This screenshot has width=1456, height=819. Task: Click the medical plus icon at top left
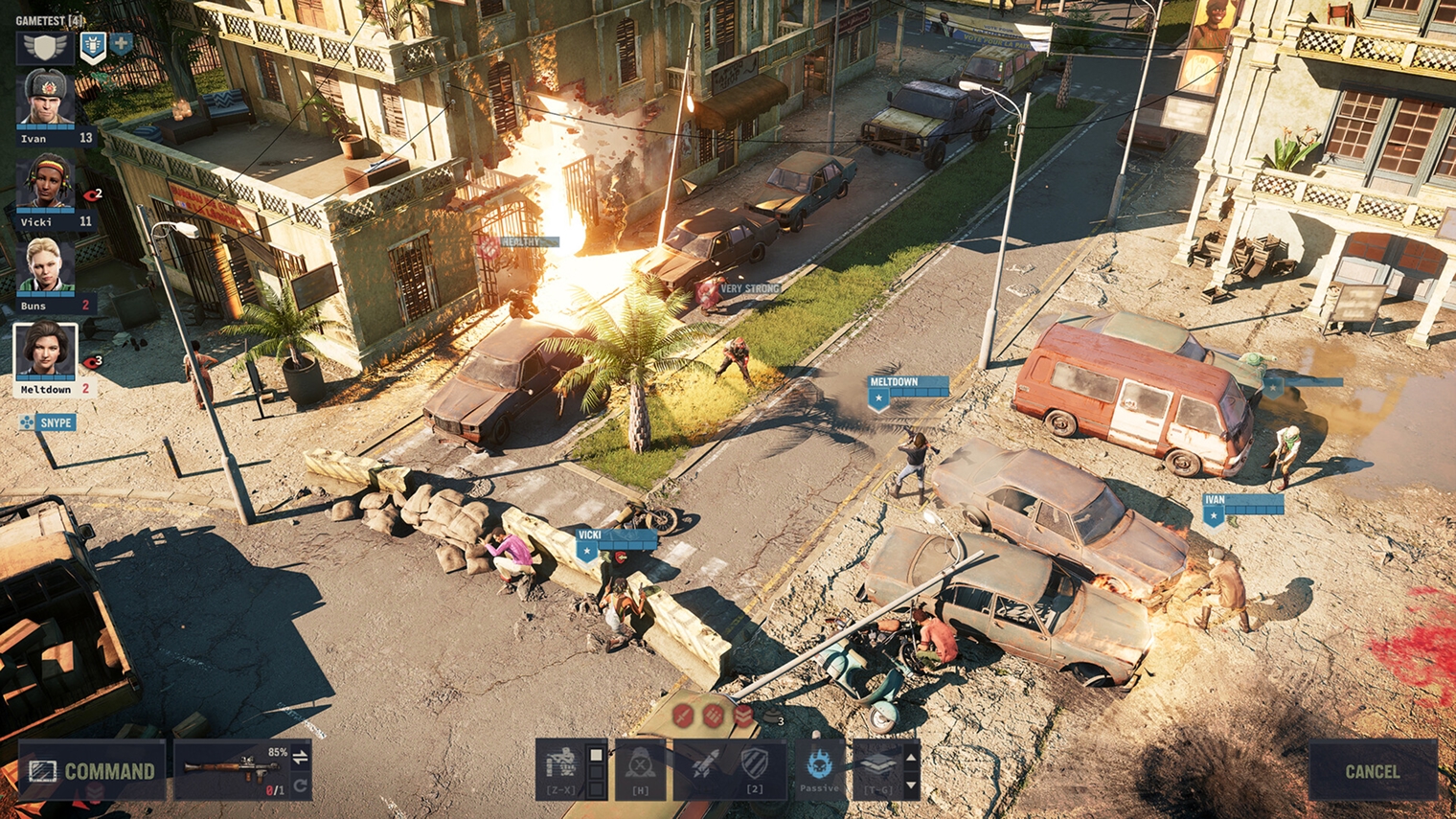pyautogui.click(x=121, y=45)
